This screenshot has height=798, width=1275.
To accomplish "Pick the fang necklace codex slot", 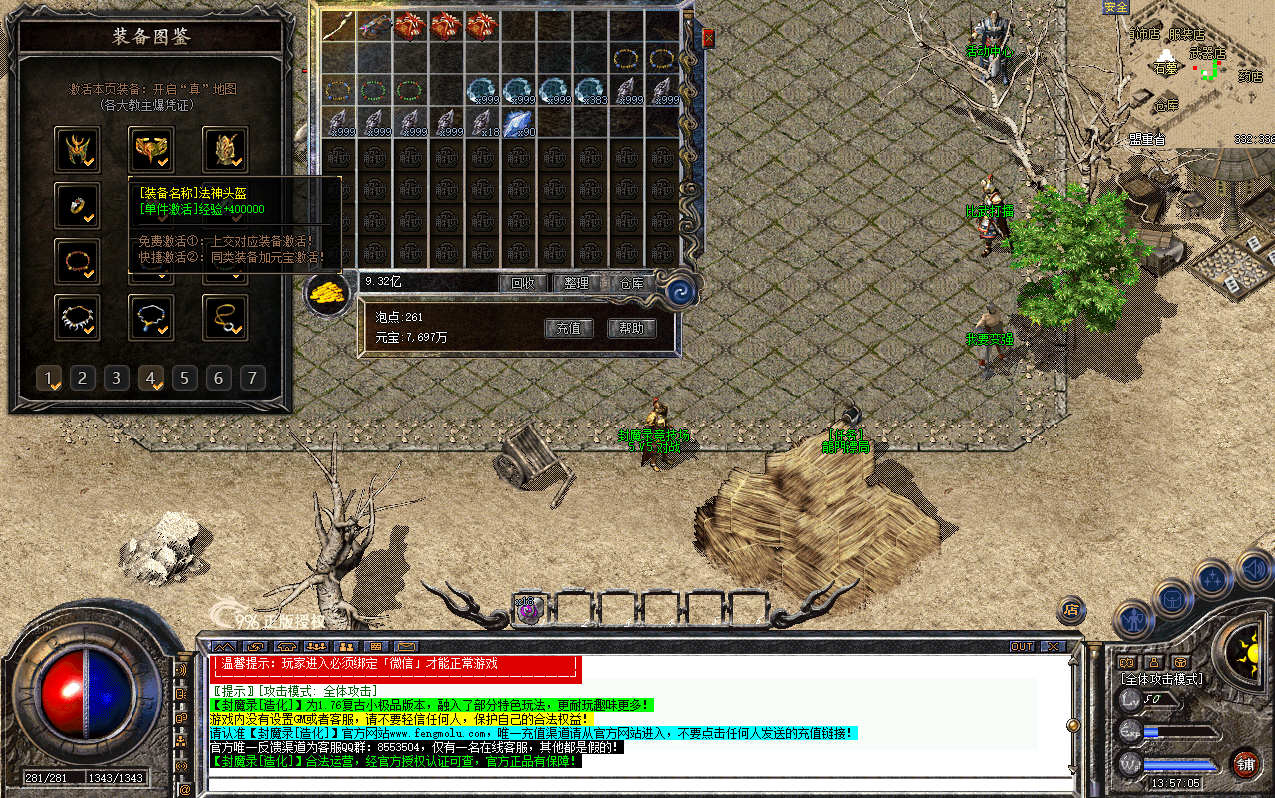I will pos(77,317).
